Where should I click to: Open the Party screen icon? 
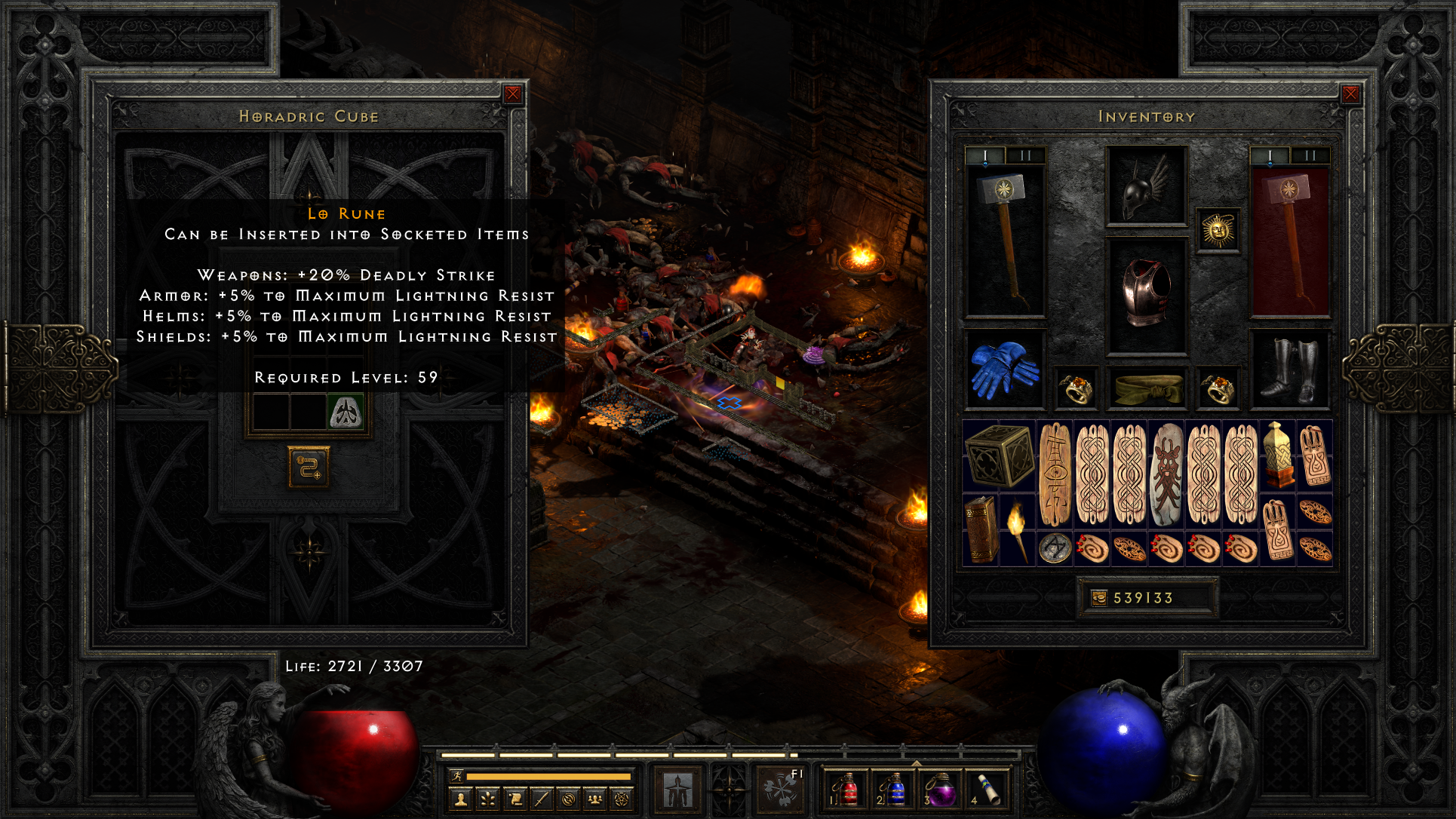pyautogui.click(x=595, y=799)
